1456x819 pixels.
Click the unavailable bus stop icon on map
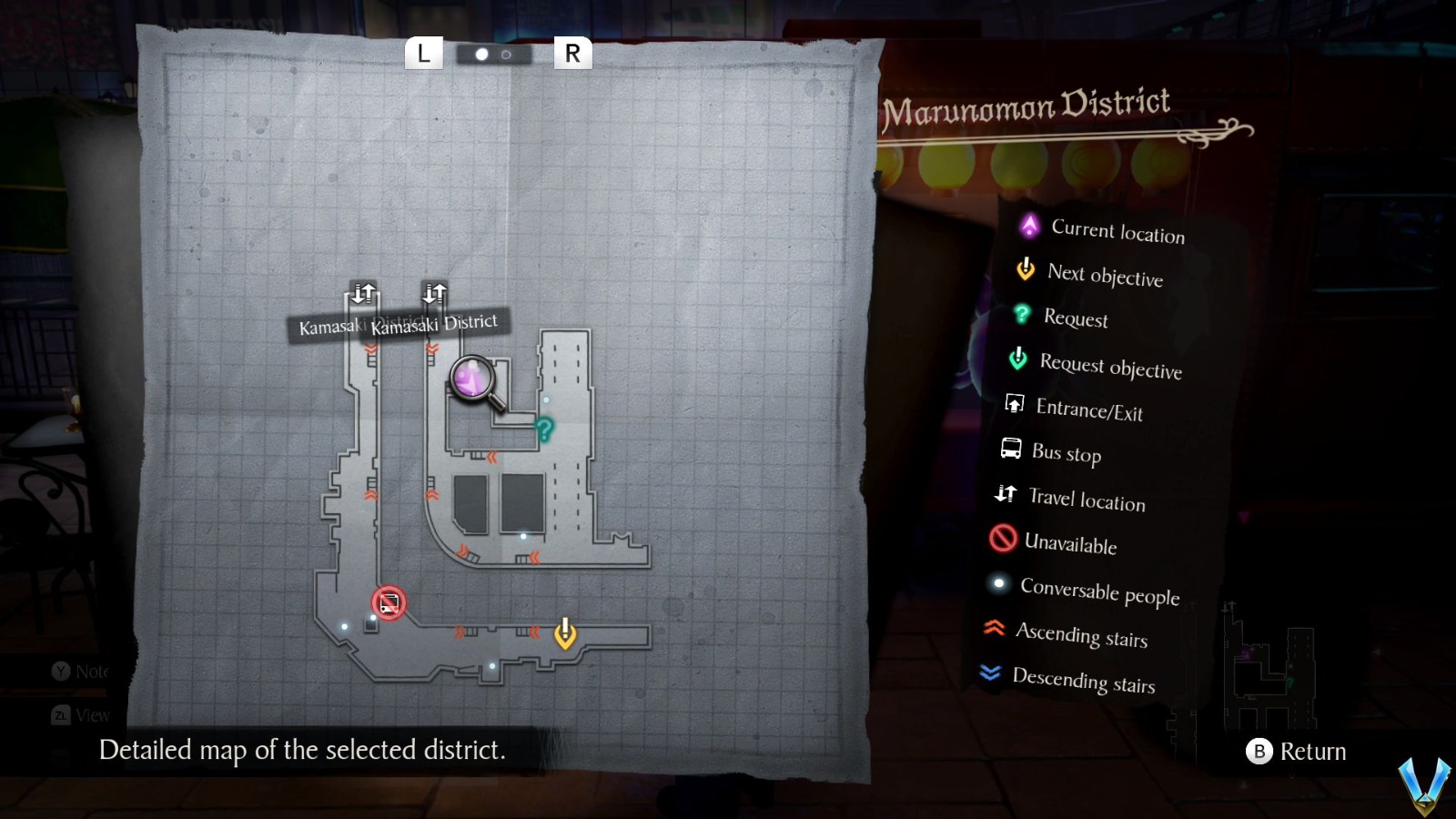(x=389, y=603)
